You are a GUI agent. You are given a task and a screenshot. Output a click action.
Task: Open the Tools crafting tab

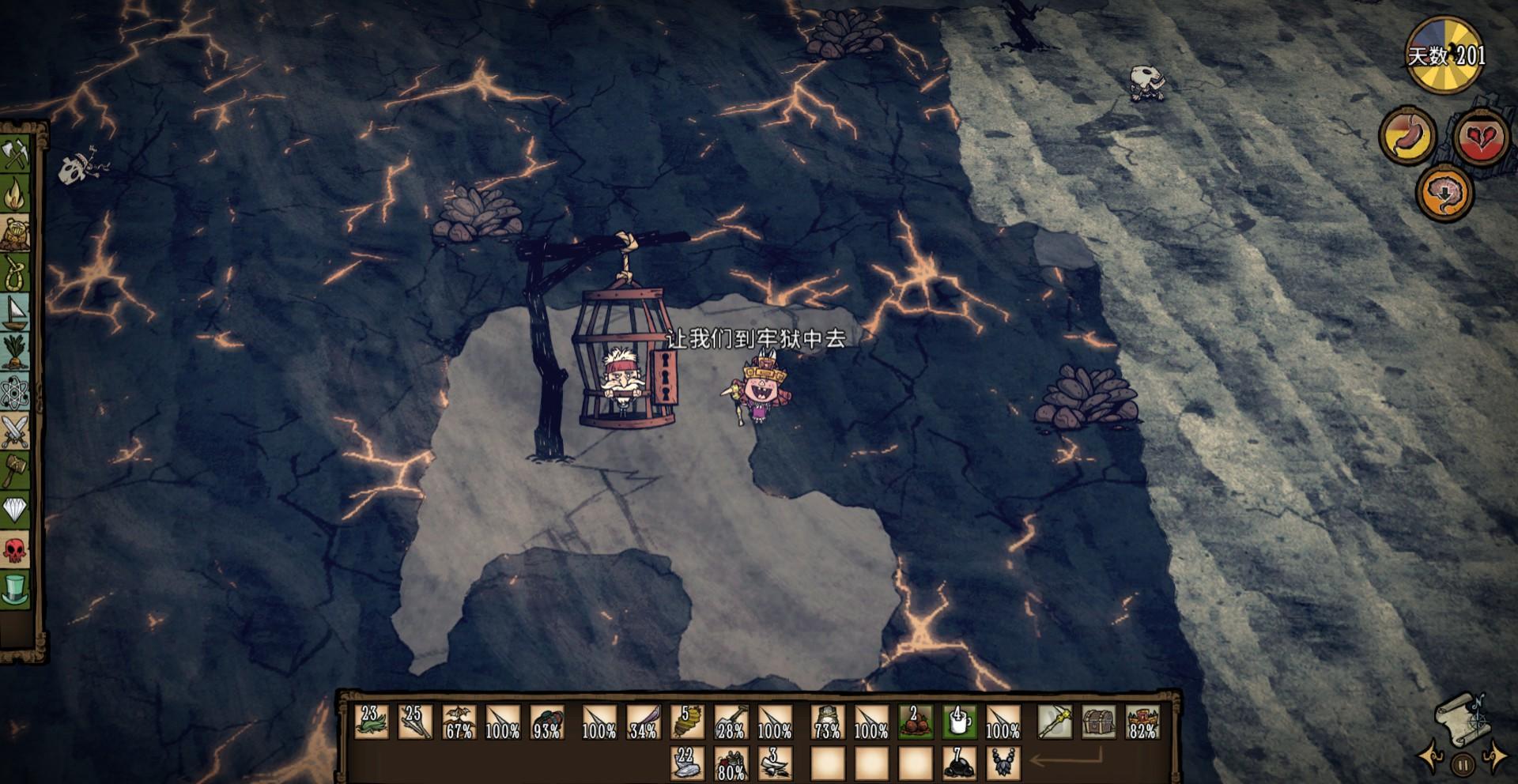[15, 153]
